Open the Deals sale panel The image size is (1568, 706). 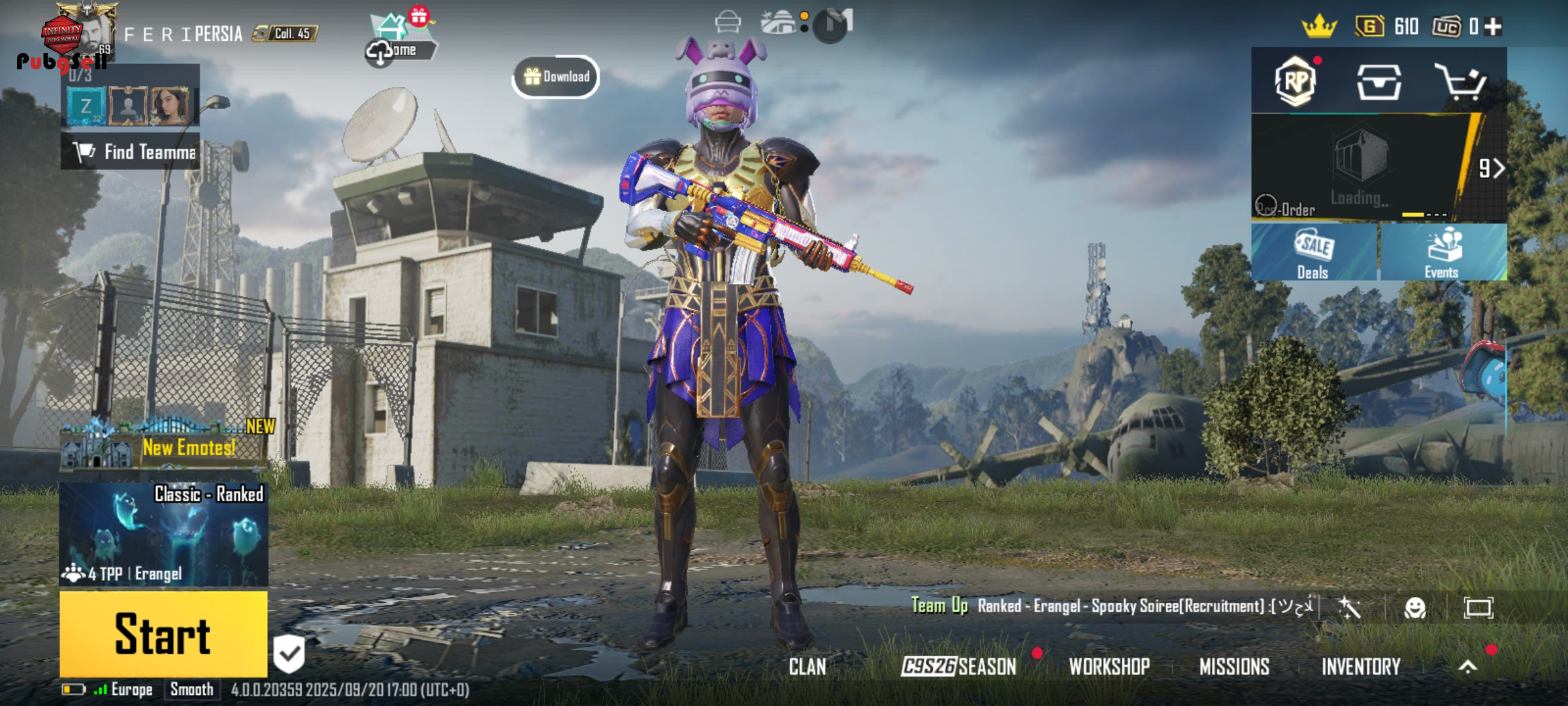1314,253
